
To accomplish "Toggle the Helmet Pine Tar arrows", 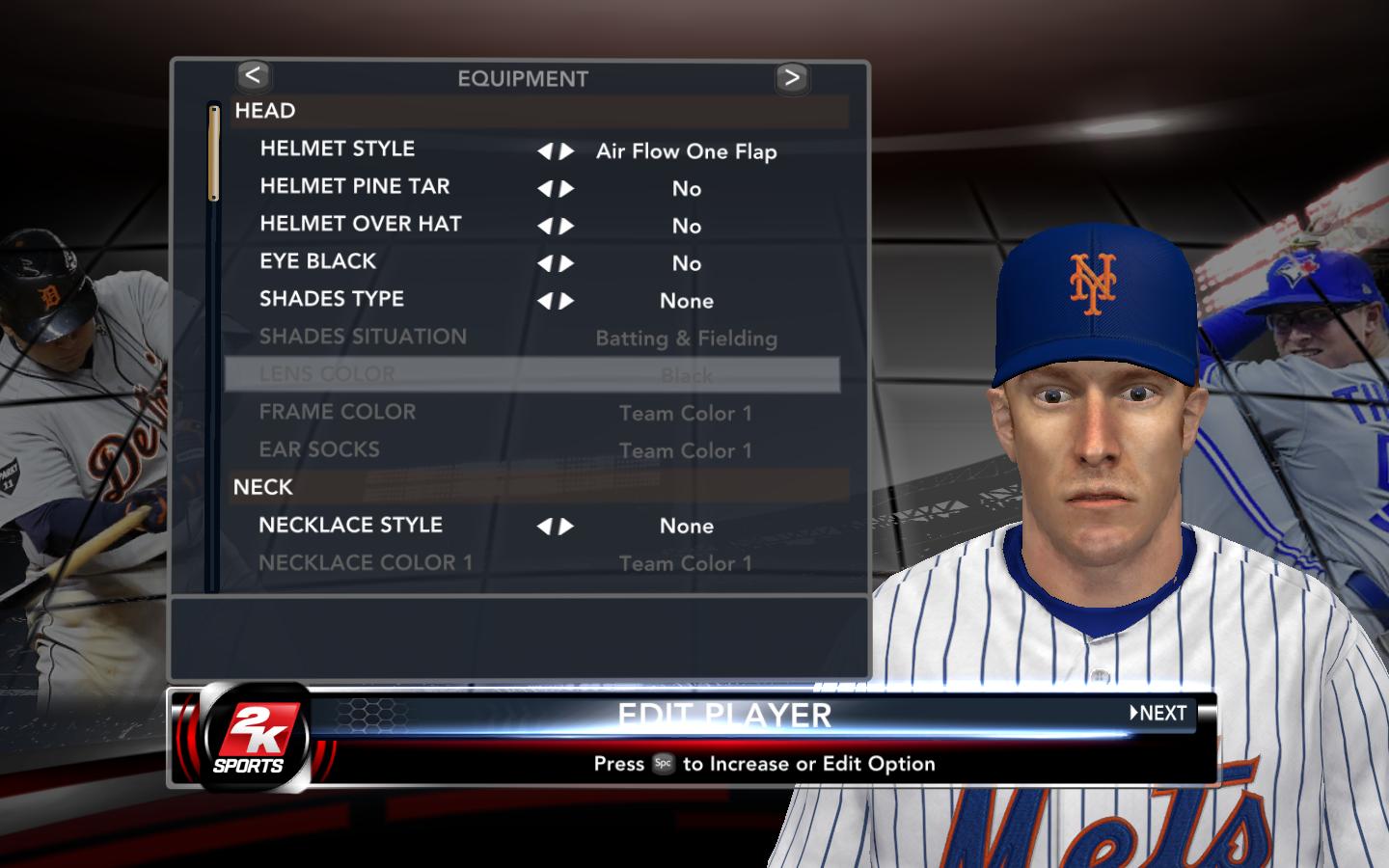I will pyautogui.click(x=556, y=189).
